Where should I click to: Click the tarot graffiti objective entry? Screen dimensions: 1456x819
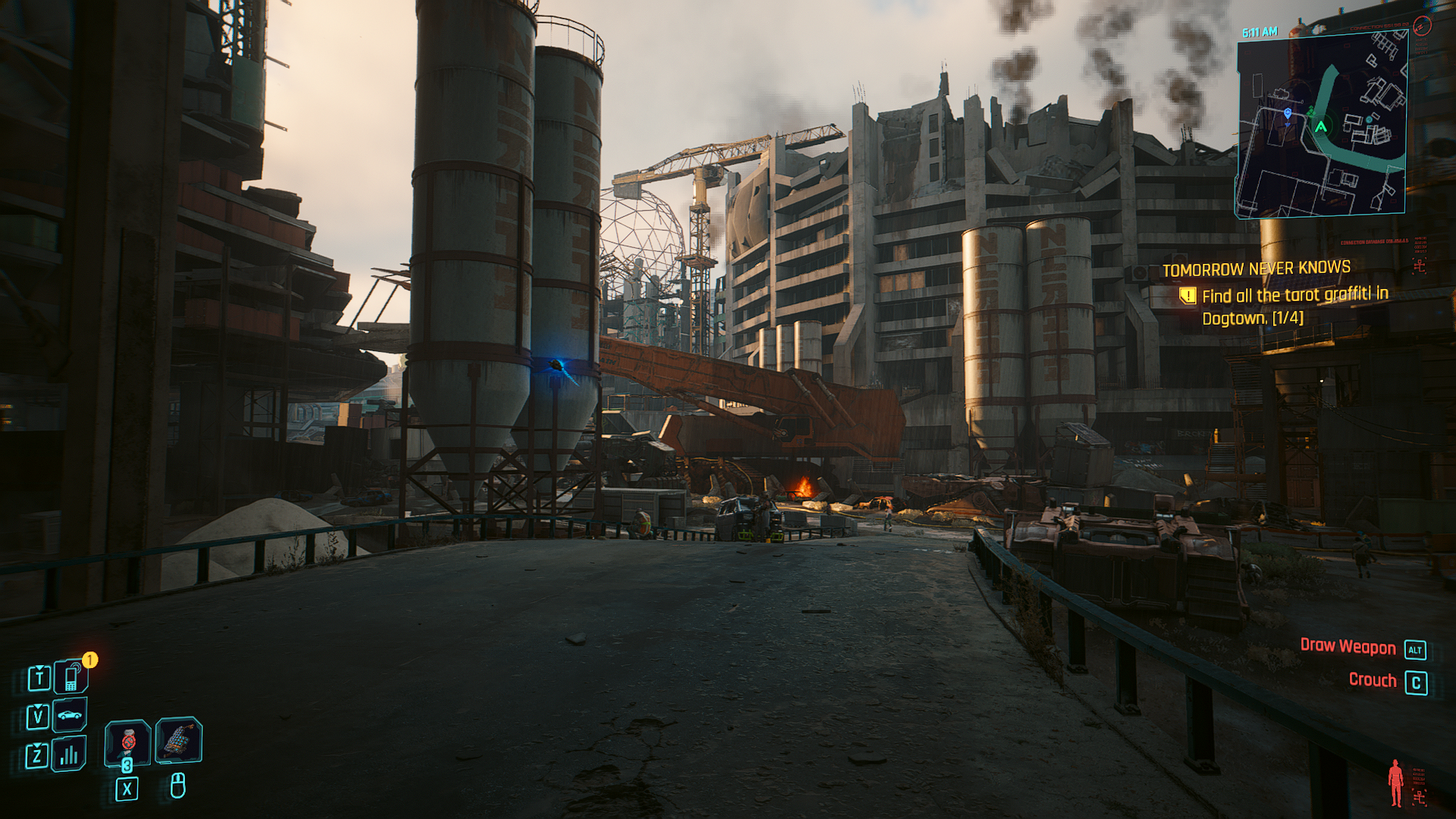[x=1294, y=306]
